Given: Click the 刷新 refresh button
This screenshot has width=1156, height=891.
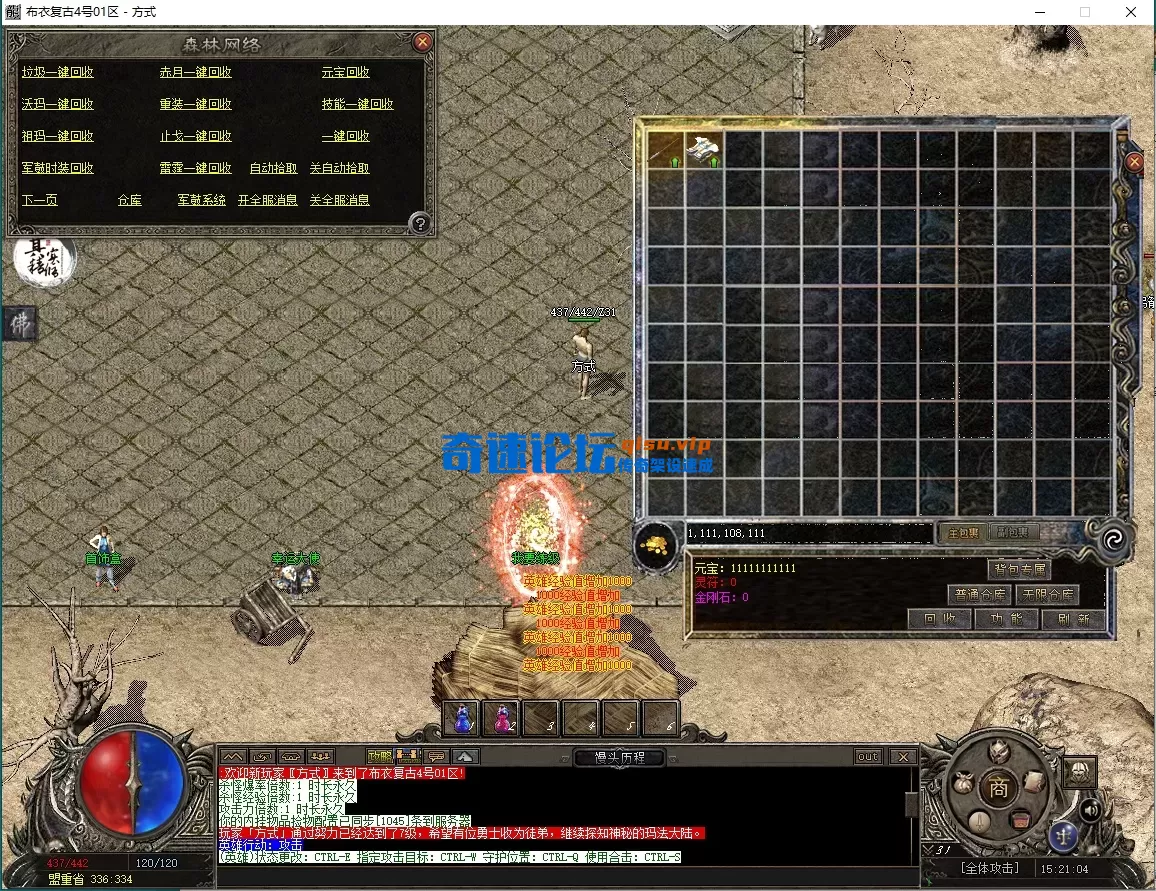Looking at the screenshot, I should (1074, 619).
